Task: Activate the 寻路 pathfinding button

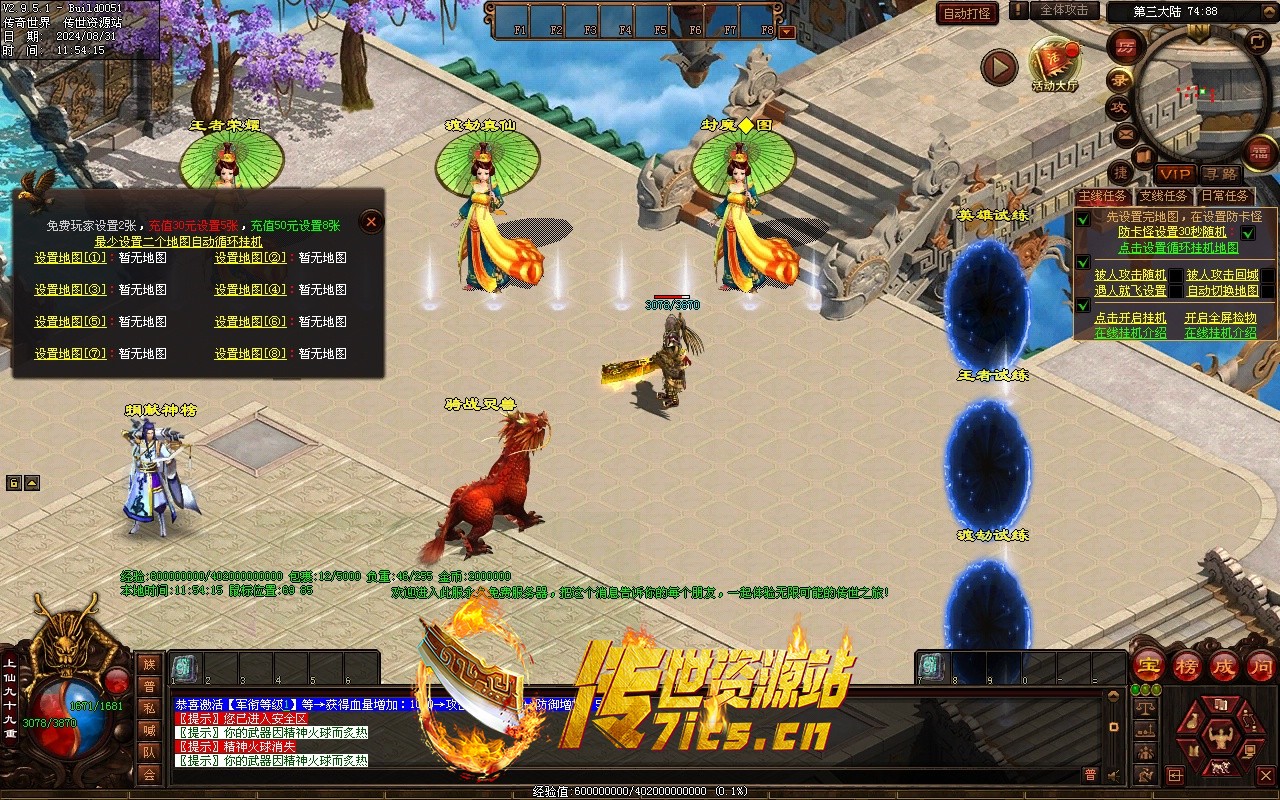Action: coord(1220,174)
